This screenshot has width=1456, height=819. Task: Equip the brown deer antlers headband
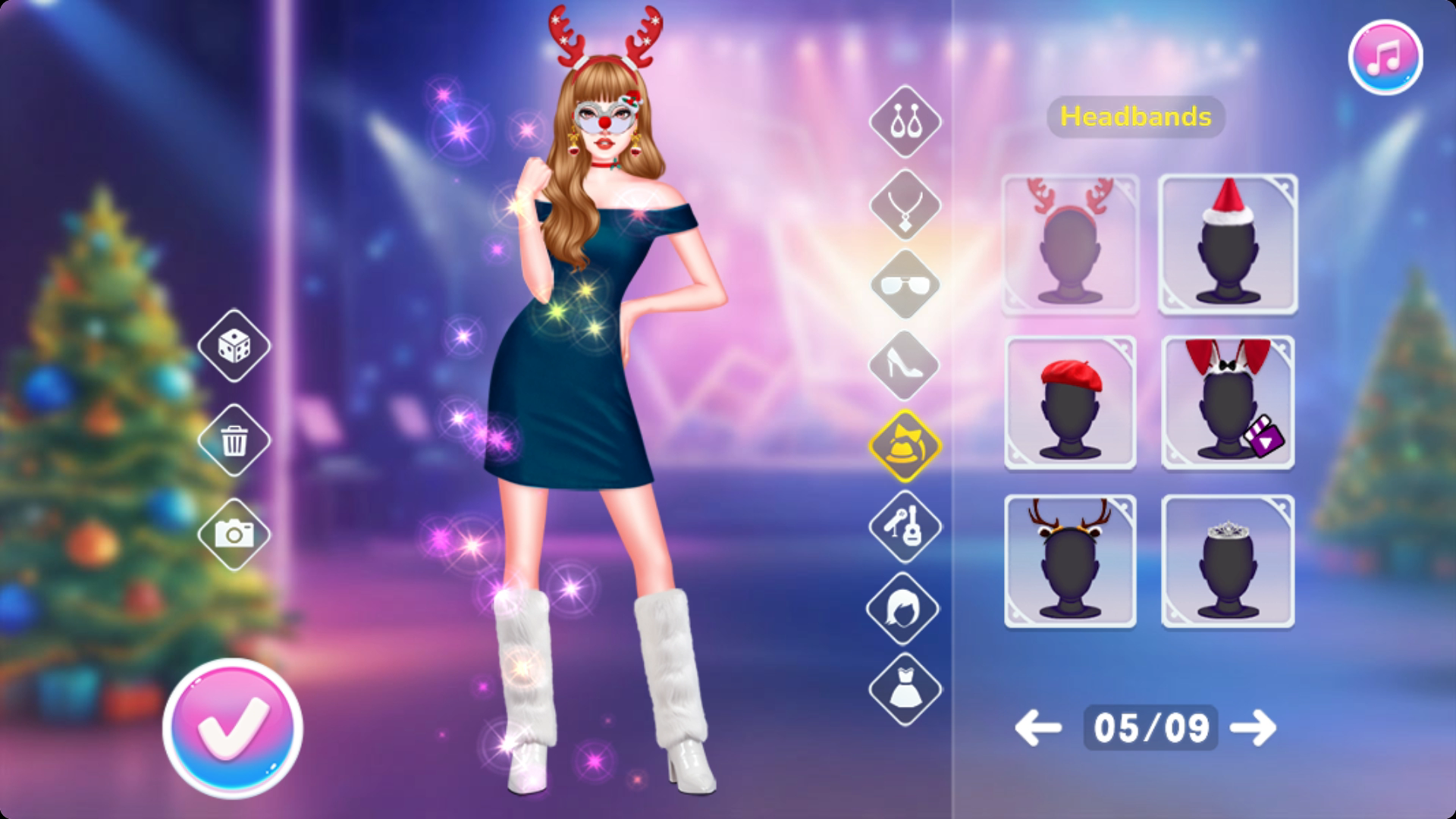coord(1070,561)
